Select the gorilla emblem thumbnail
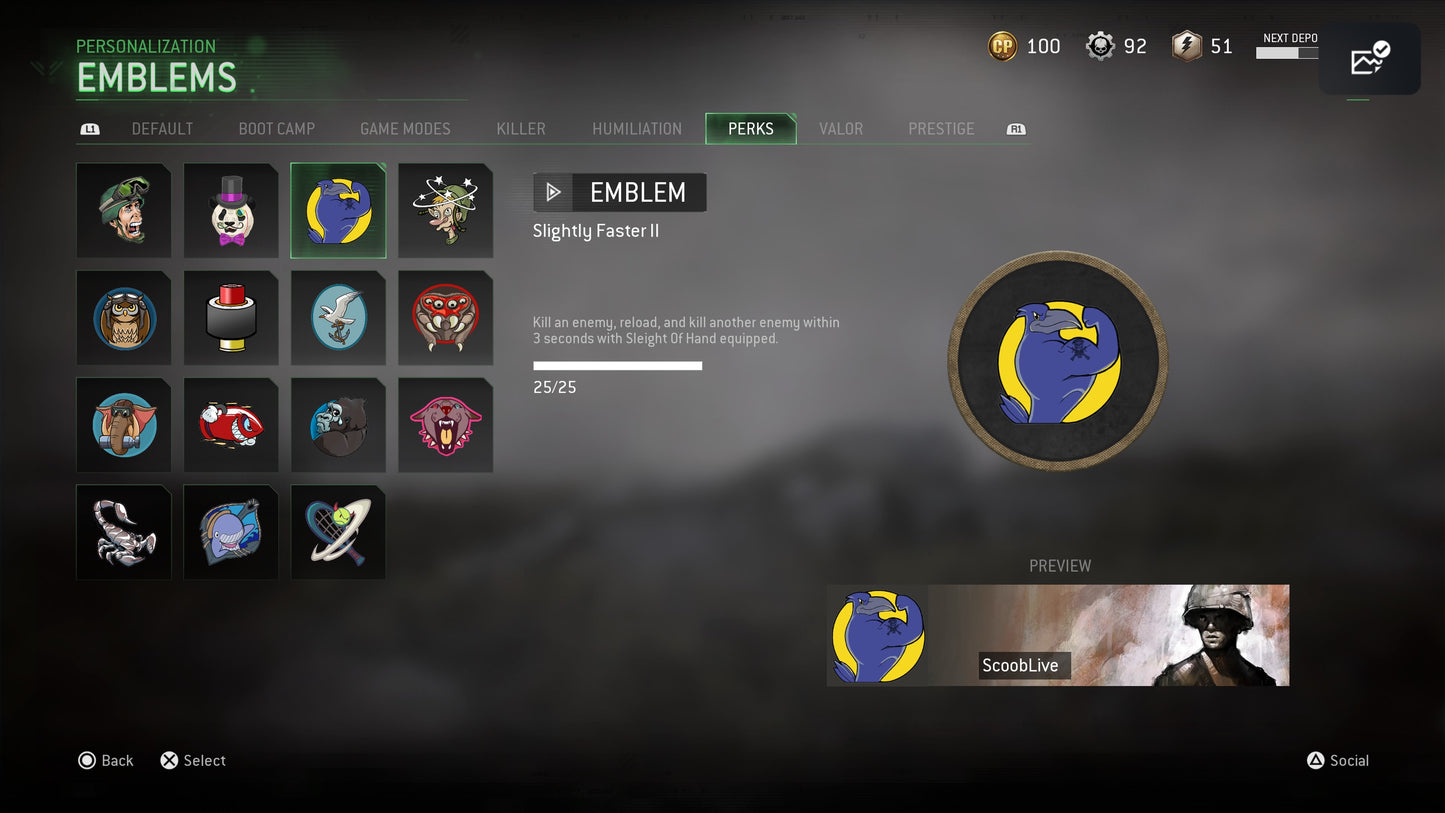This screenshot has height=813, width=1445. (x=338, y=424)
